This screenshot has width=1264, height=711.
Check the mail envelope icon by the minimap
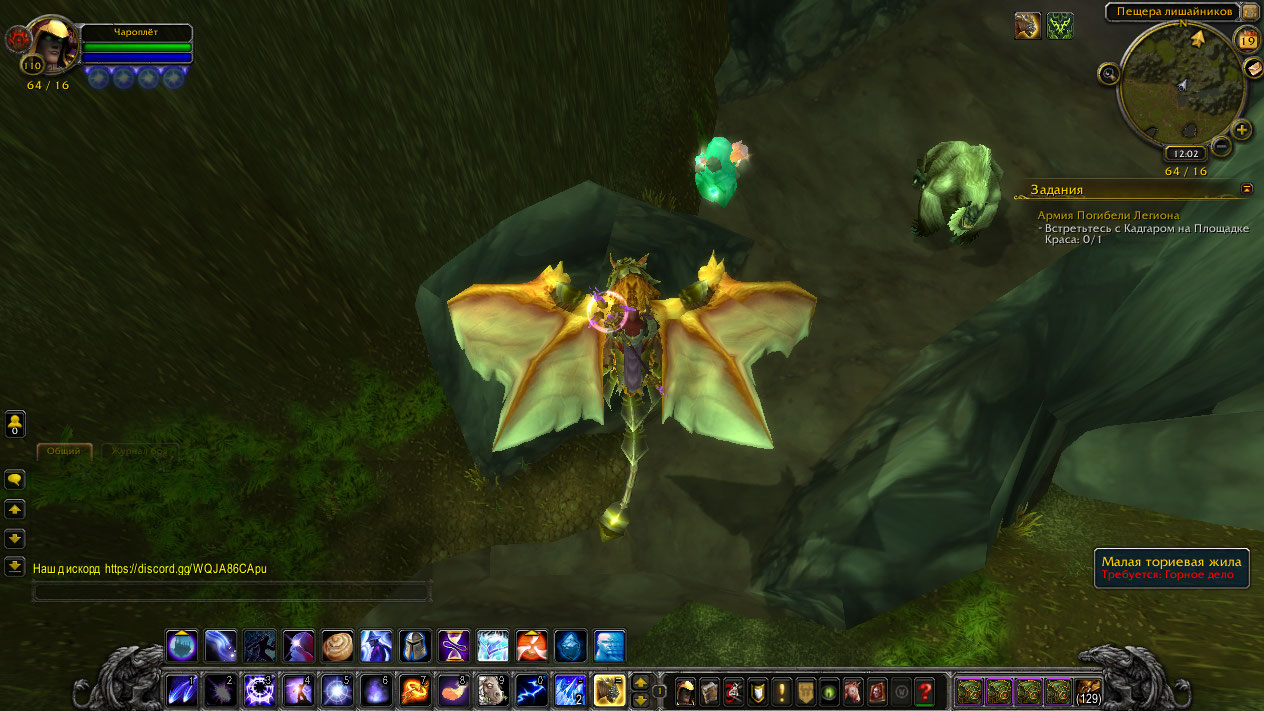(x=1253, y=68)
